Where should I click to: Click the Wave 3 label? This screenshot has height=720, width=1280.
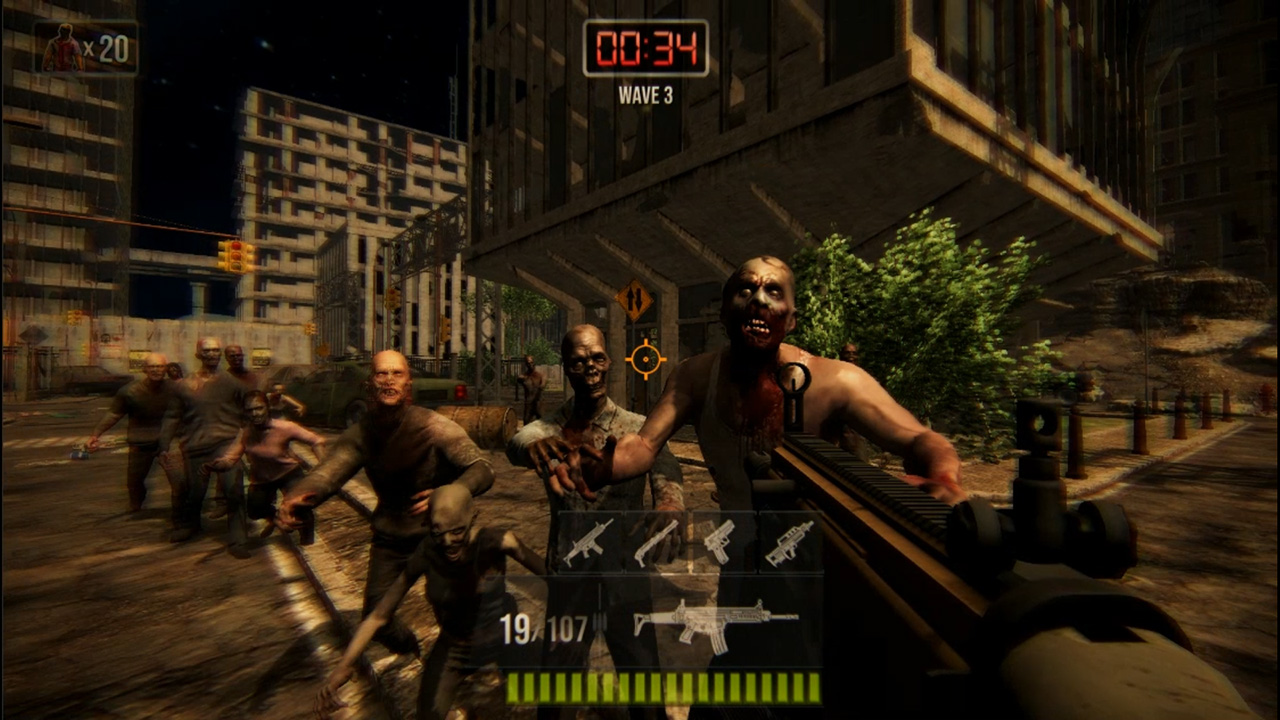coord(646,95)
